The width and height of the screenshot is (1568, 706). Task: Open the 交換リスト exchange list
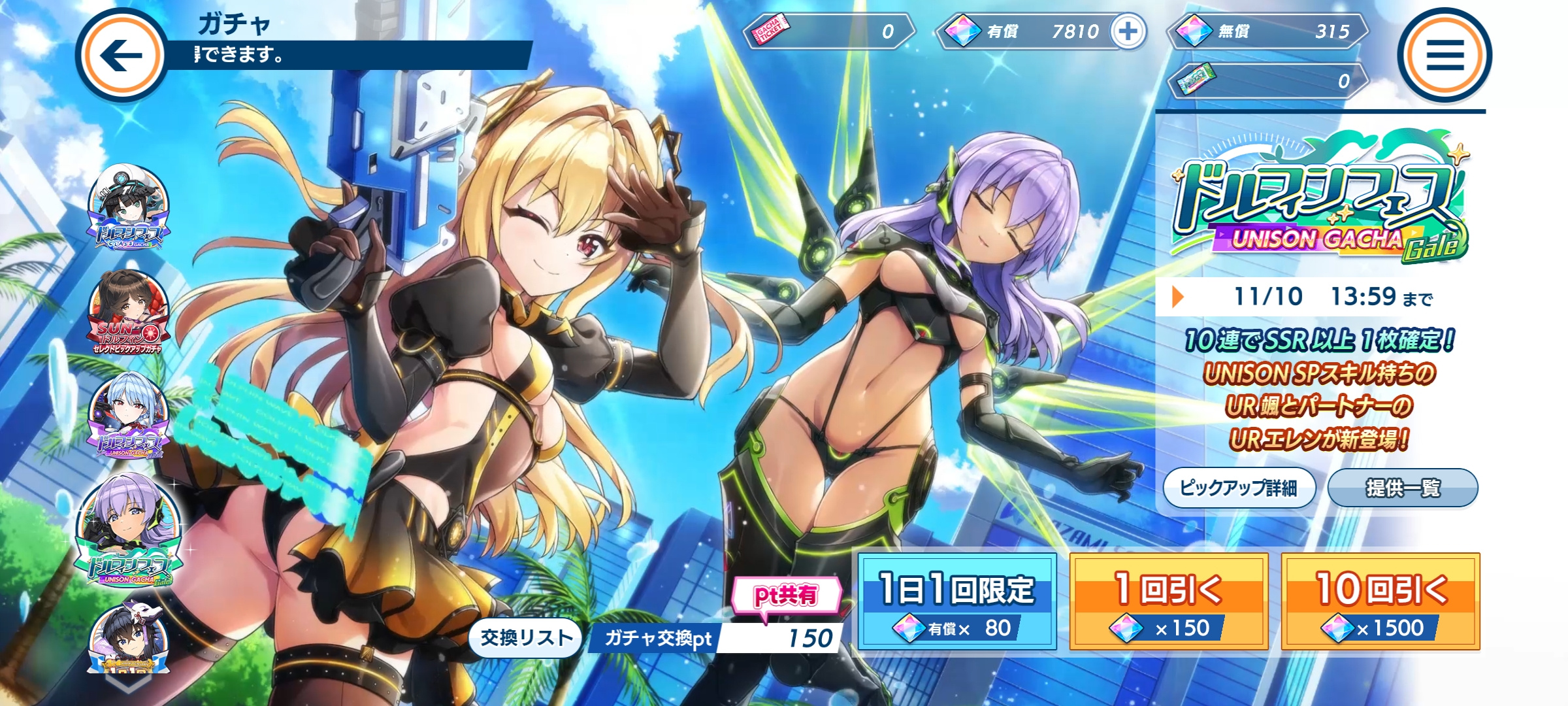pyautogui.click(x=526, y=637)
